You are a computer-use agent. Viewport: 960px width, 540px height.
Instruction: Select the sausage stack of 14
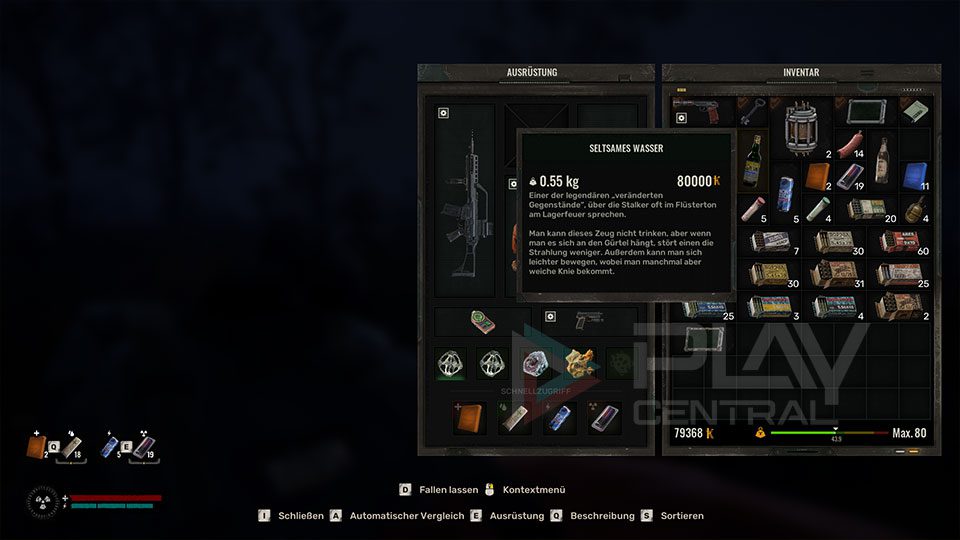coord(852,142)
